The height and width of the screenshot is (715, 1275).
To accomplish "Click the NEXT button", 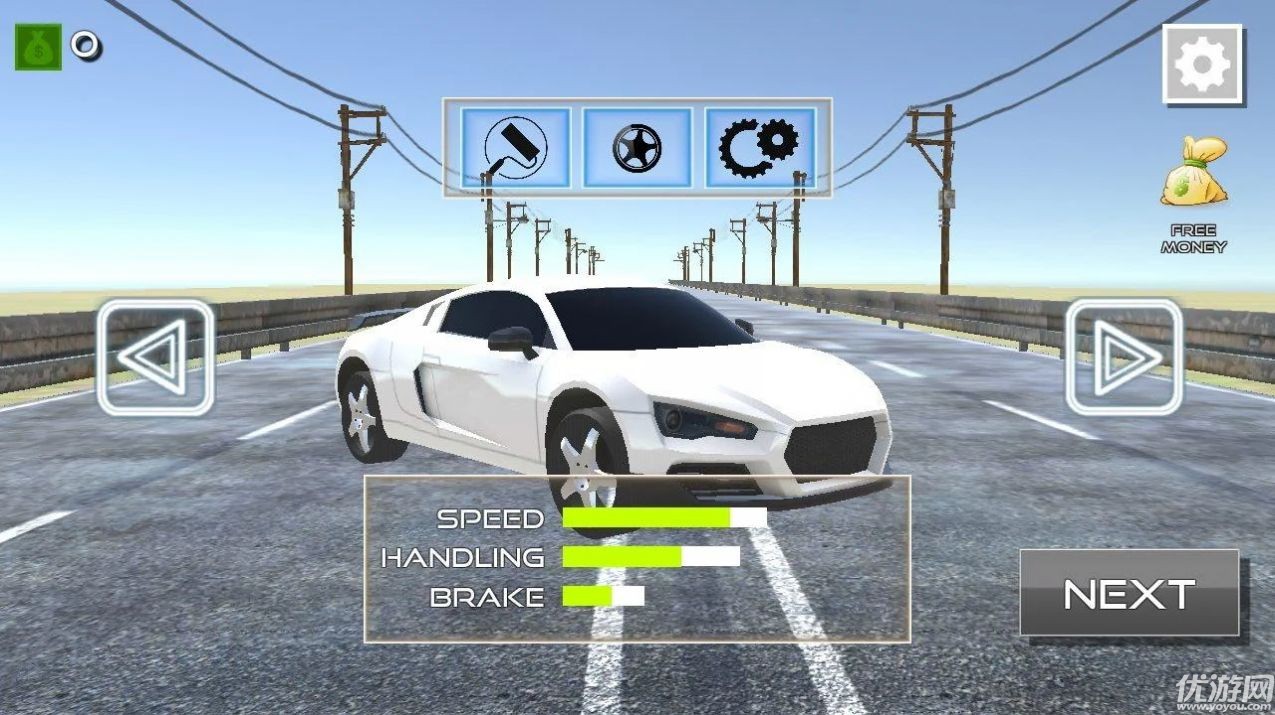I will (x=1129, y=594).
